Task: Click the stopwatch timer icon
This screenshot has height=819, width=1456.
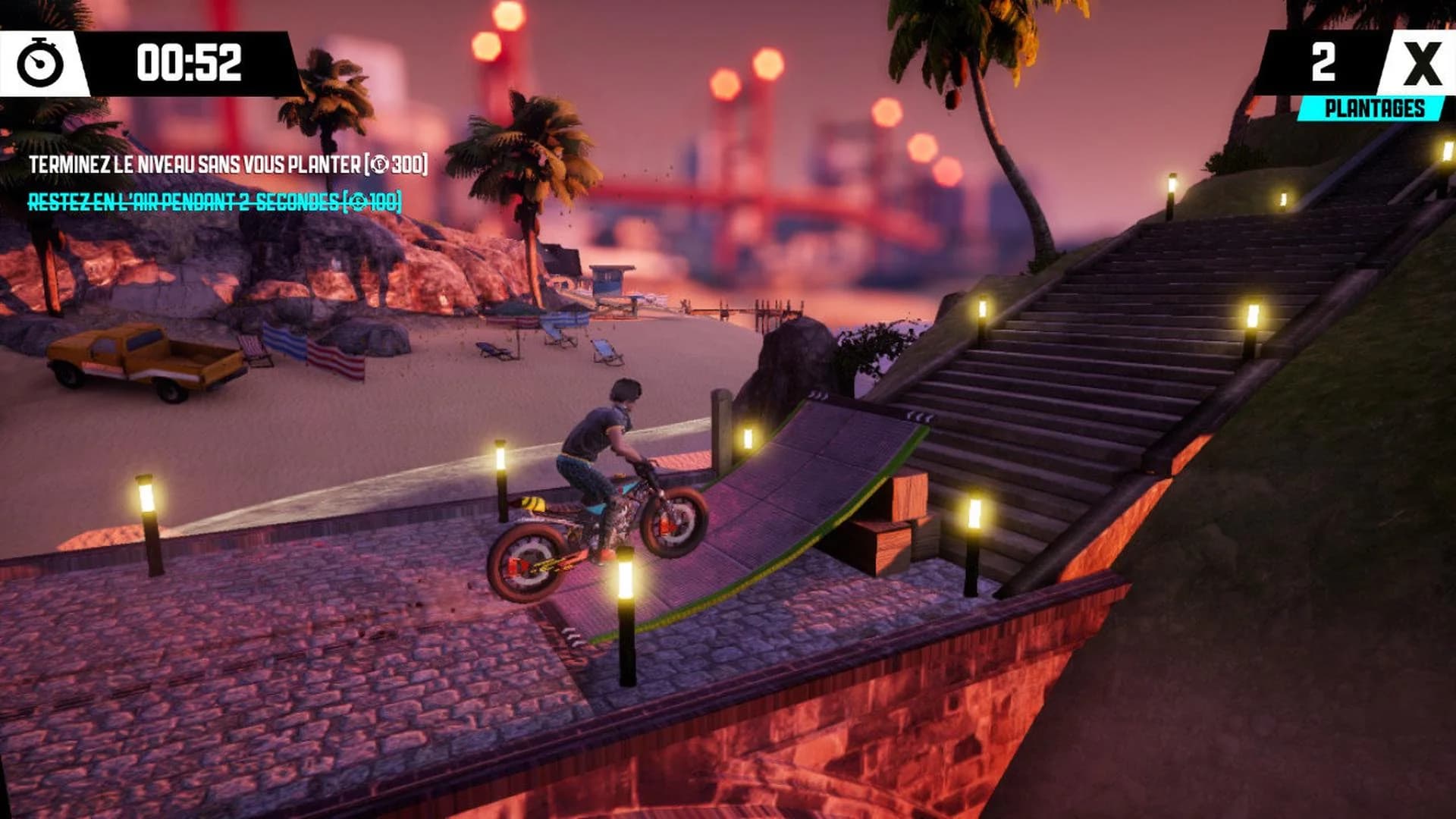Action: coord(42,64)
